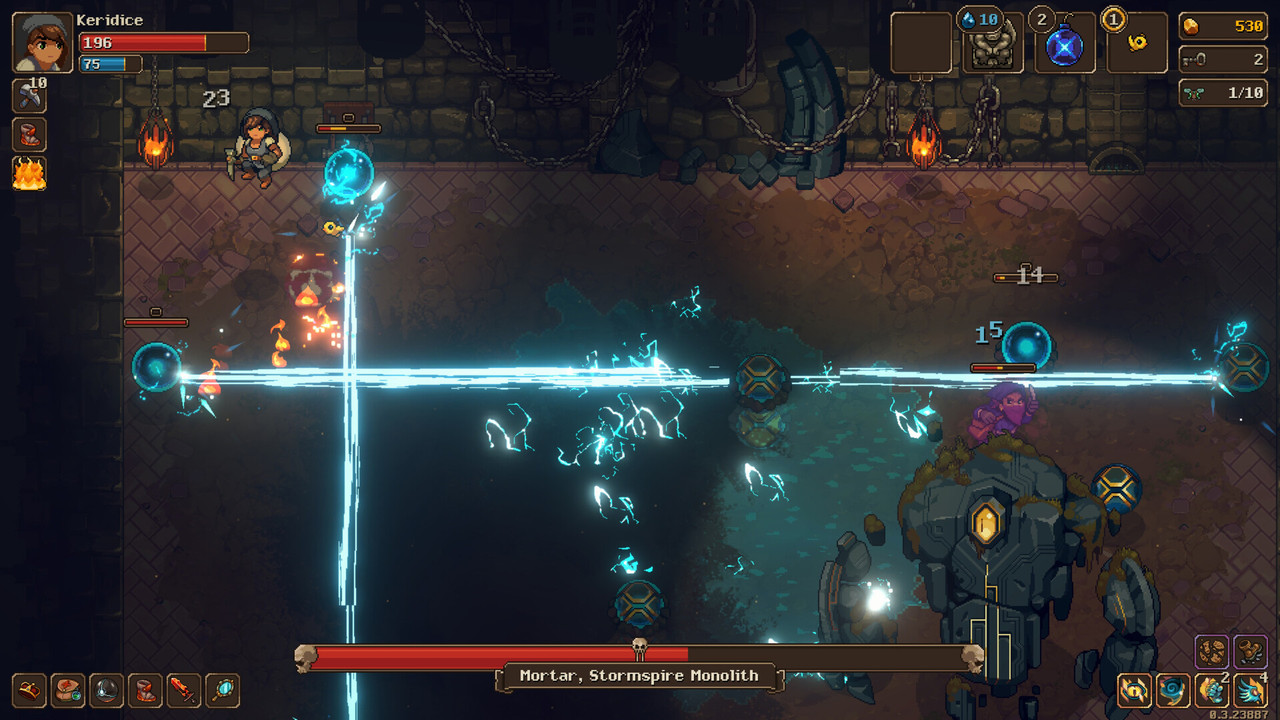Click the fiery boot relic slot
Viewport: 1280px width, 720px height.
pos(146,690)
